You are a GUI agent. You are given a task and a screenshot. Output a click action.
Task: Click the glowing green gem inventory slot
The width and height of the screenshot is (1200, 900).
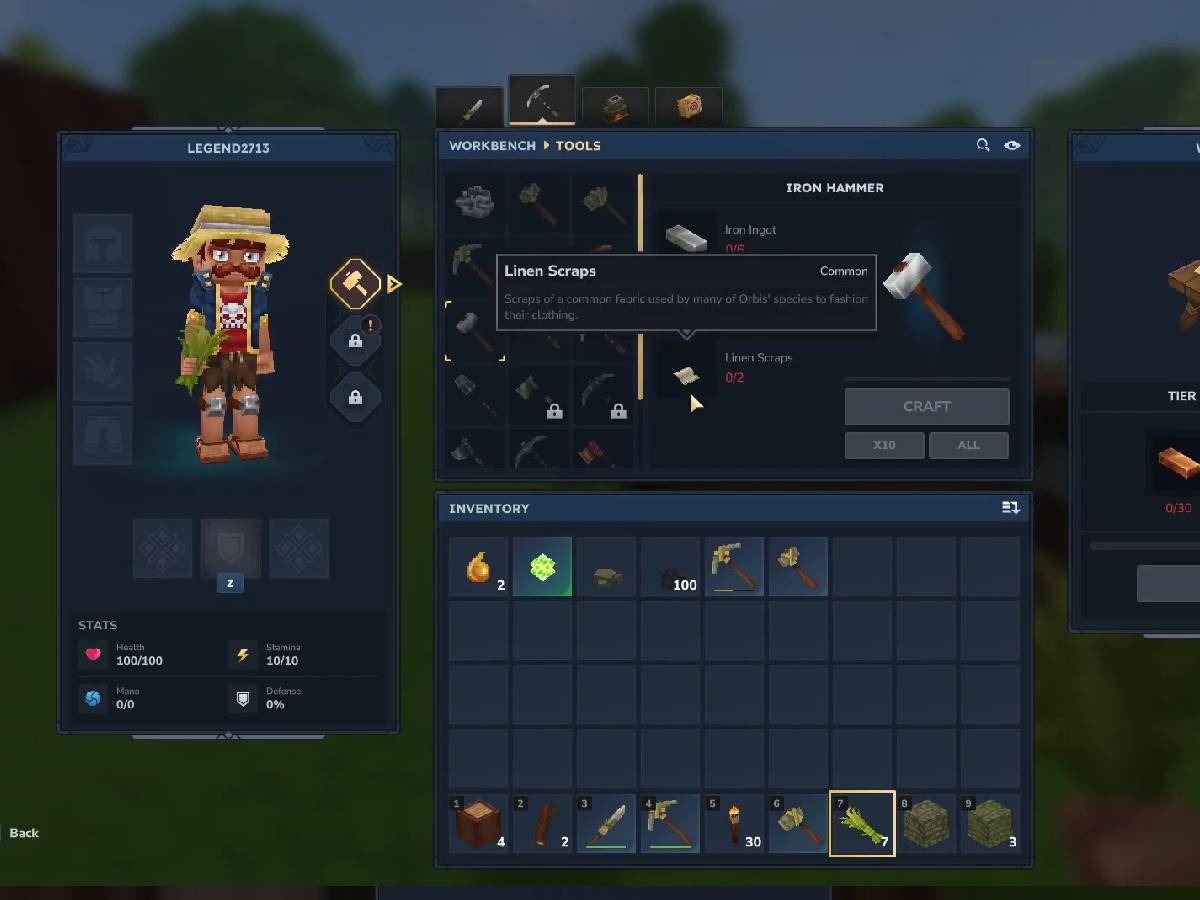click(x=542, y=567)
